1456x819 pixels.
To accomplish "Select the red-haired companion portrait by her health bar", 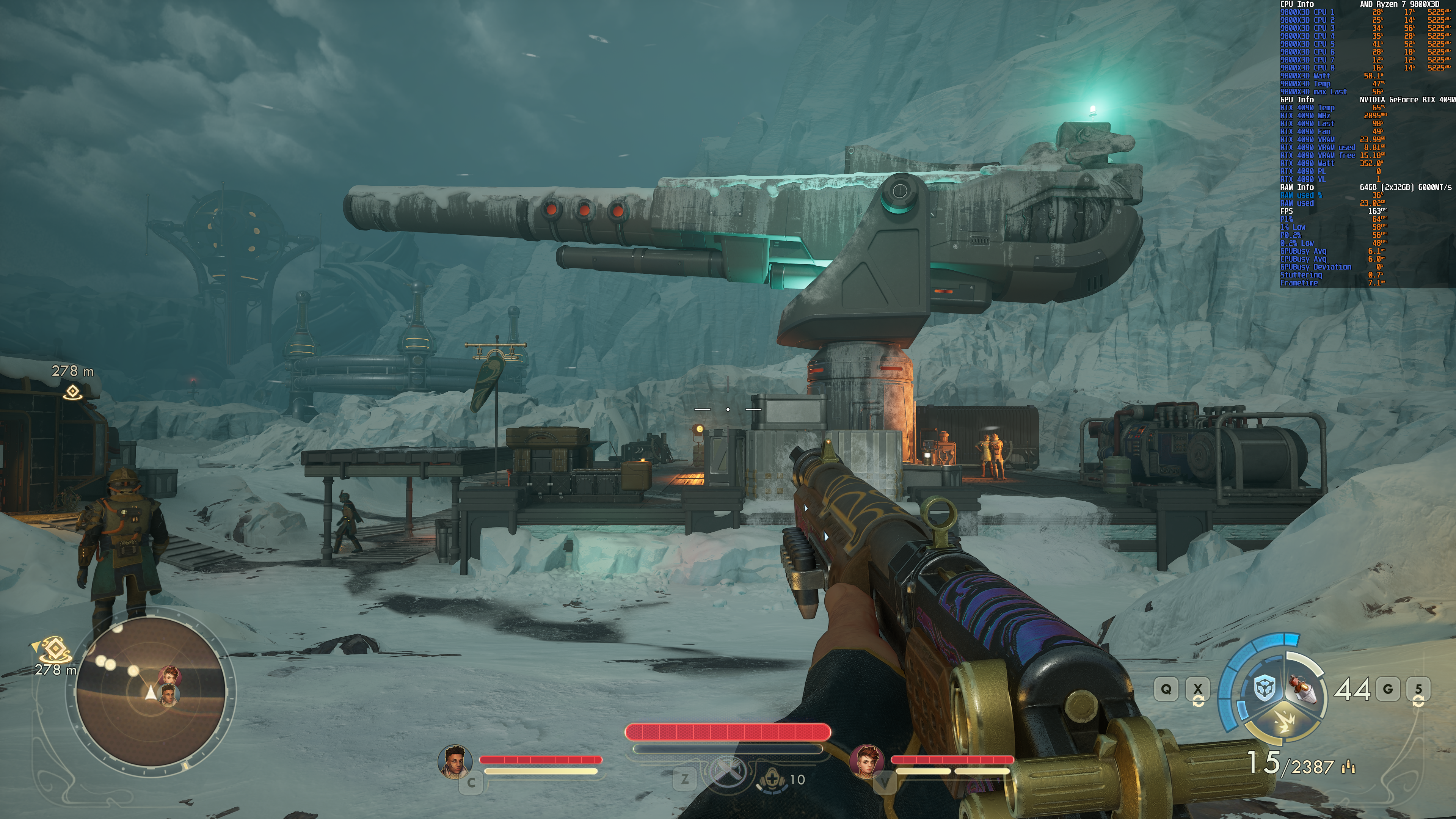I will click(x=866, y=761).
